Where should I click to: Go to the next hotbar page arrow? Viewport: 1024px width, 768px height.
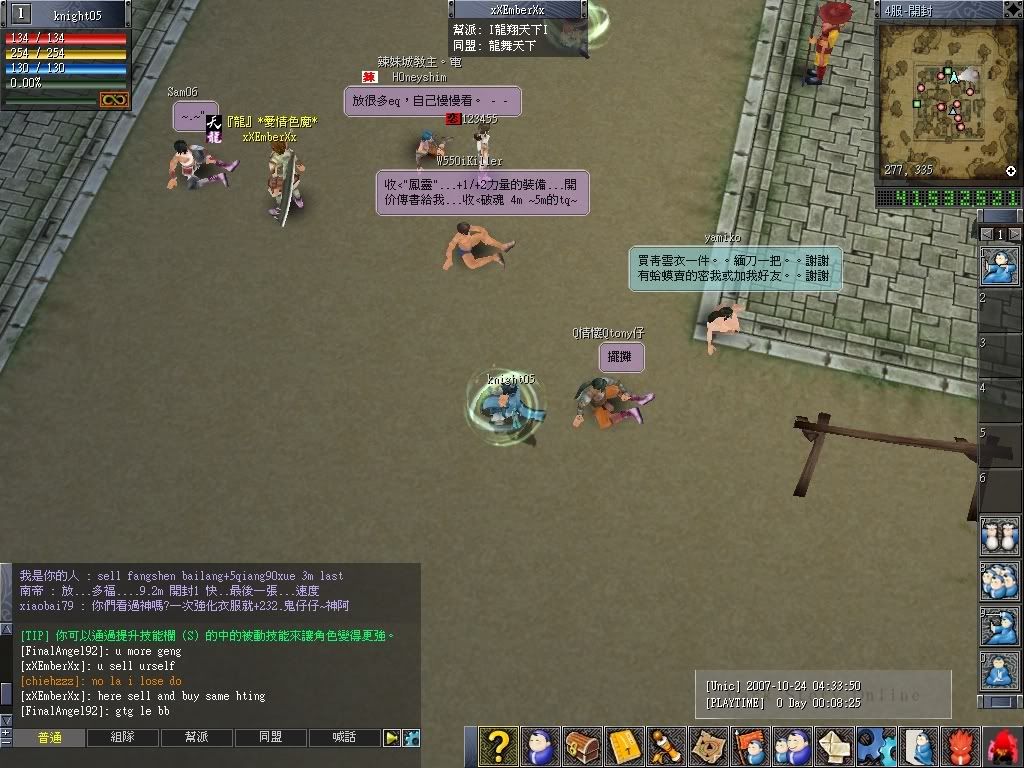coord(1014,234)
